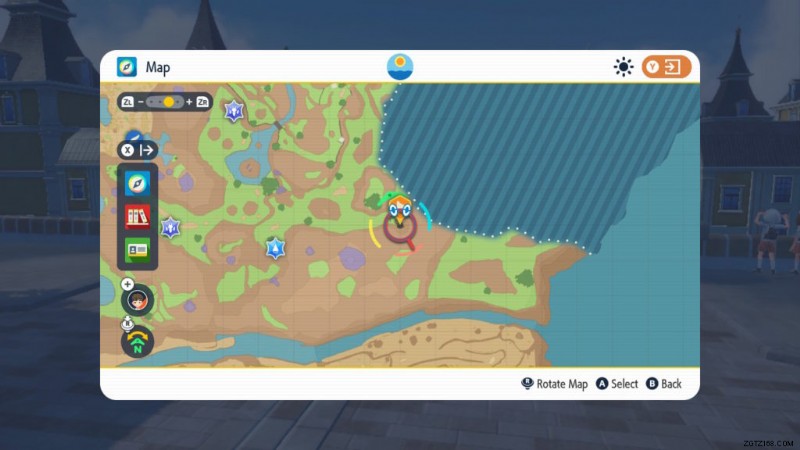Open the green trainer profile card icon

click(137, 249)
